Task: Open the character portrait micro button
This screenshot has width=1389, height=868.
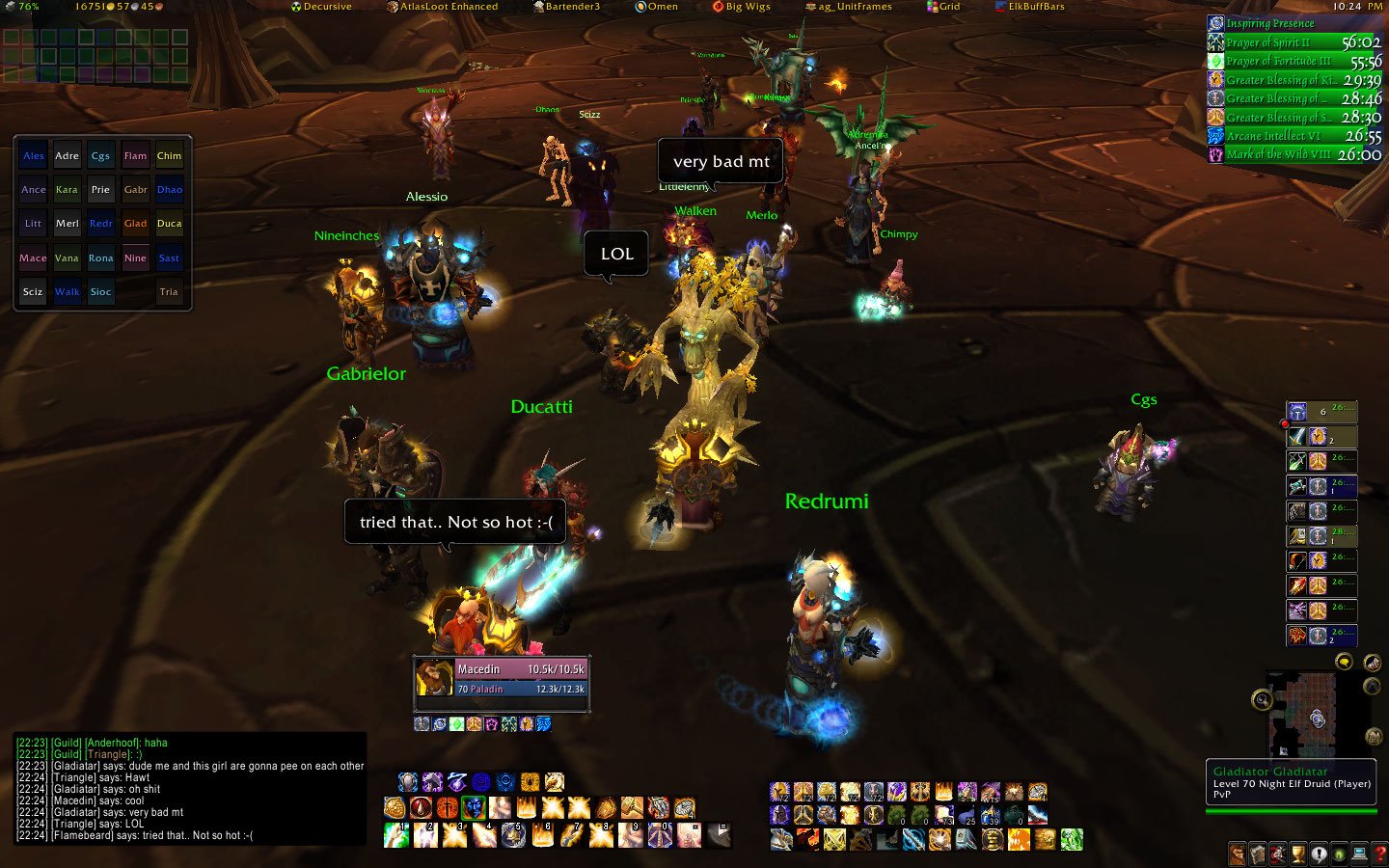Action: (1238, 854)
